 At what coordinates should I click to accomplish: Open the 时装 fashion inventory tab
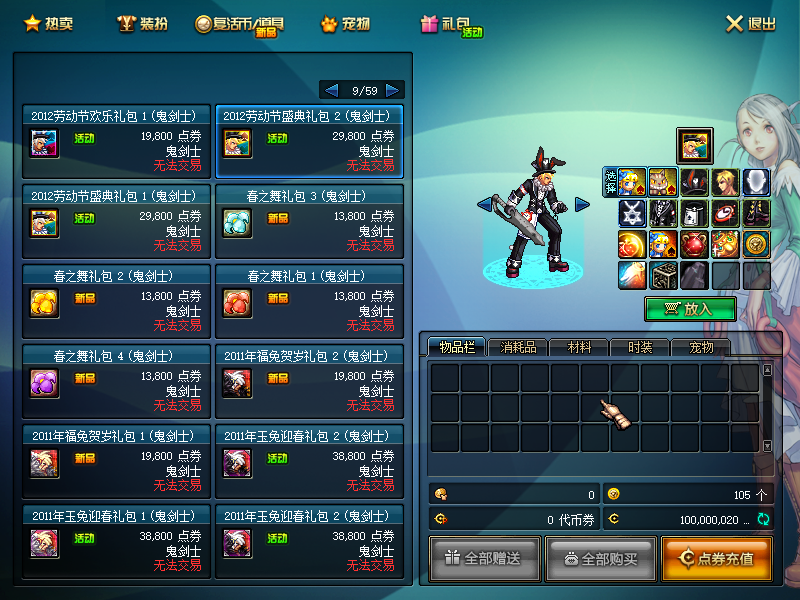(x=640, y=347)
